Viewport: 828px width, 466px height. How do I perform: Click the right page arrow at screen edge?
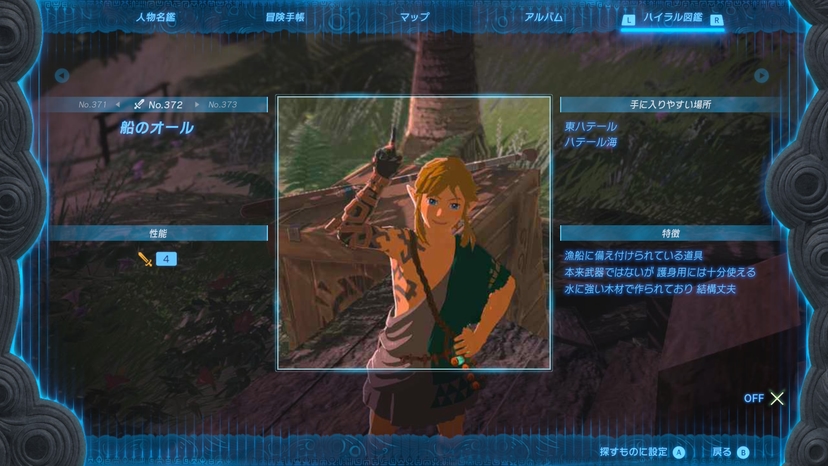762,75
